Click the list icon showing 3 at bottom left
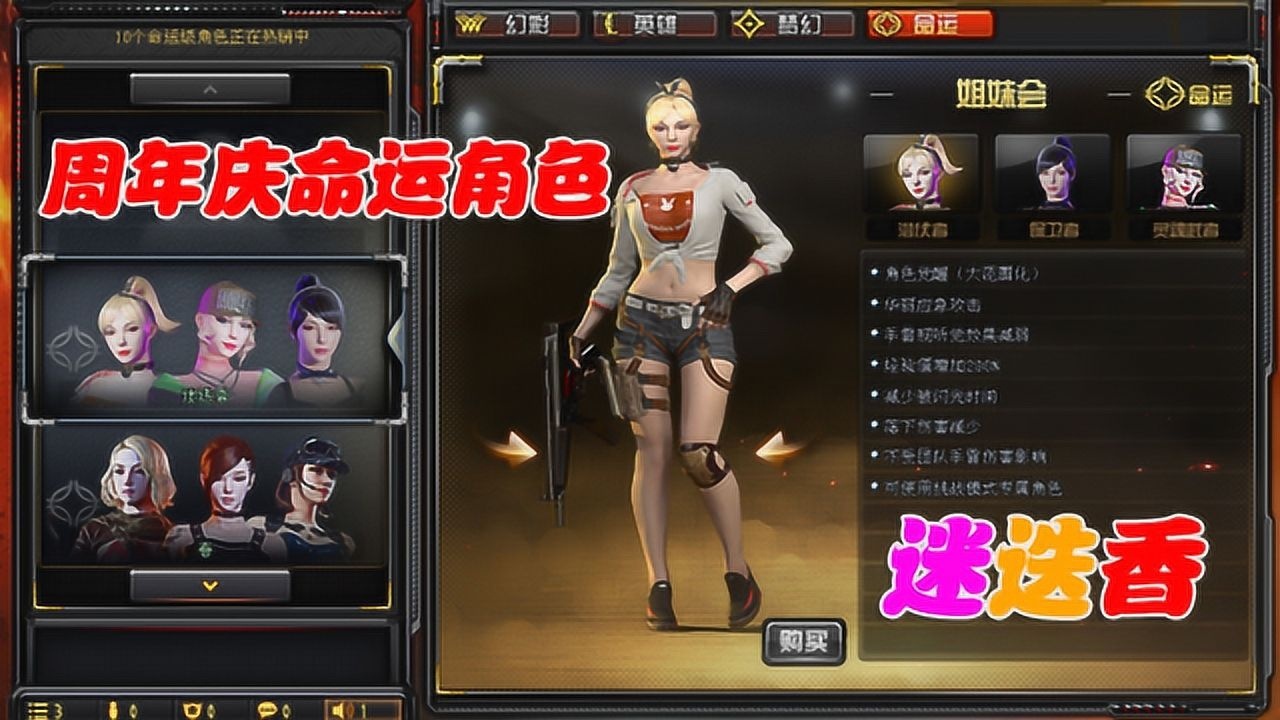Image resolution: width=1280 pixels, height=720 pixels. point(40,707)
